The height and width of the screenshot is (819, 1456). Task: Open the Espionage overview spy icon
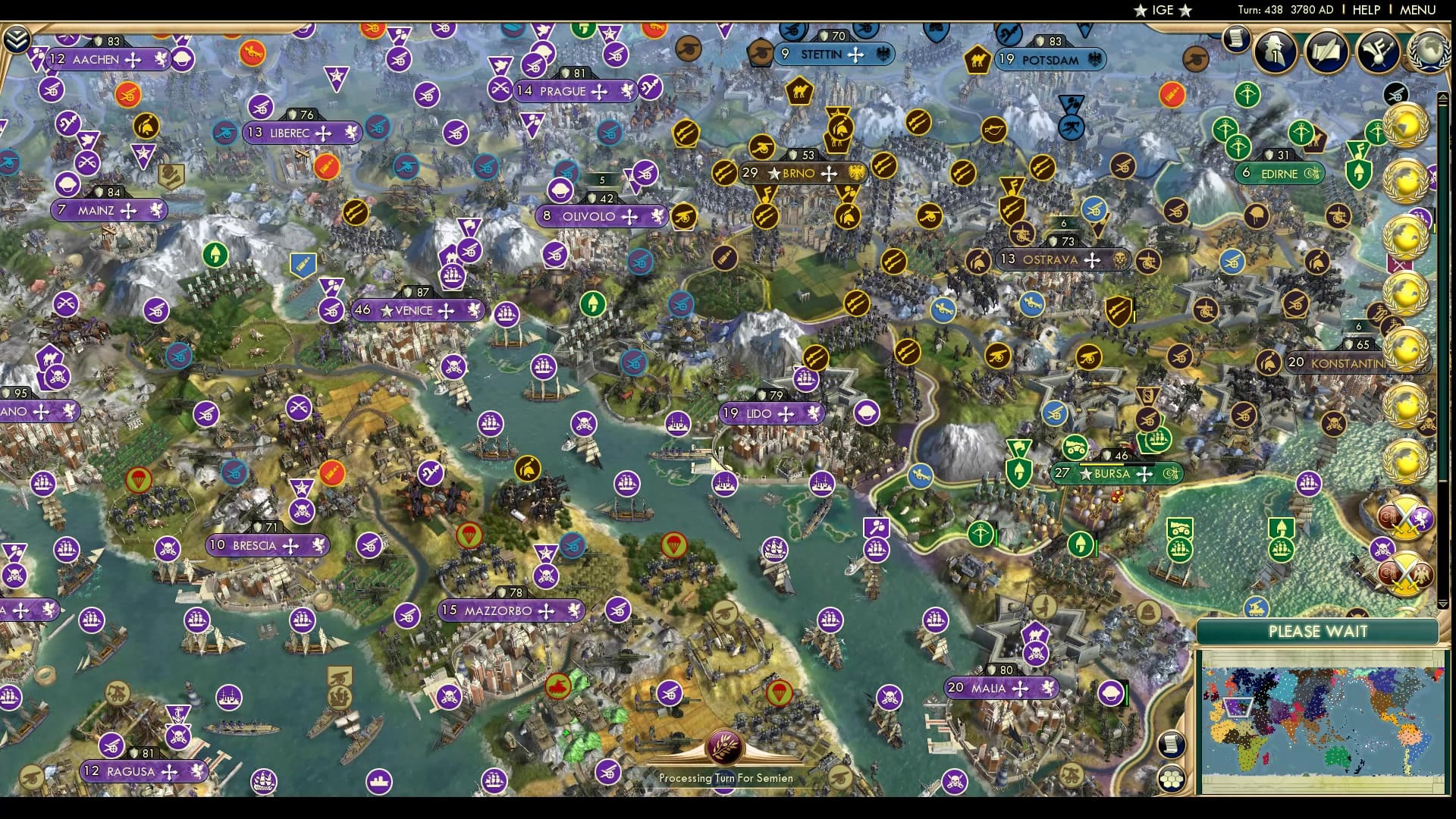click(1275, 53)
